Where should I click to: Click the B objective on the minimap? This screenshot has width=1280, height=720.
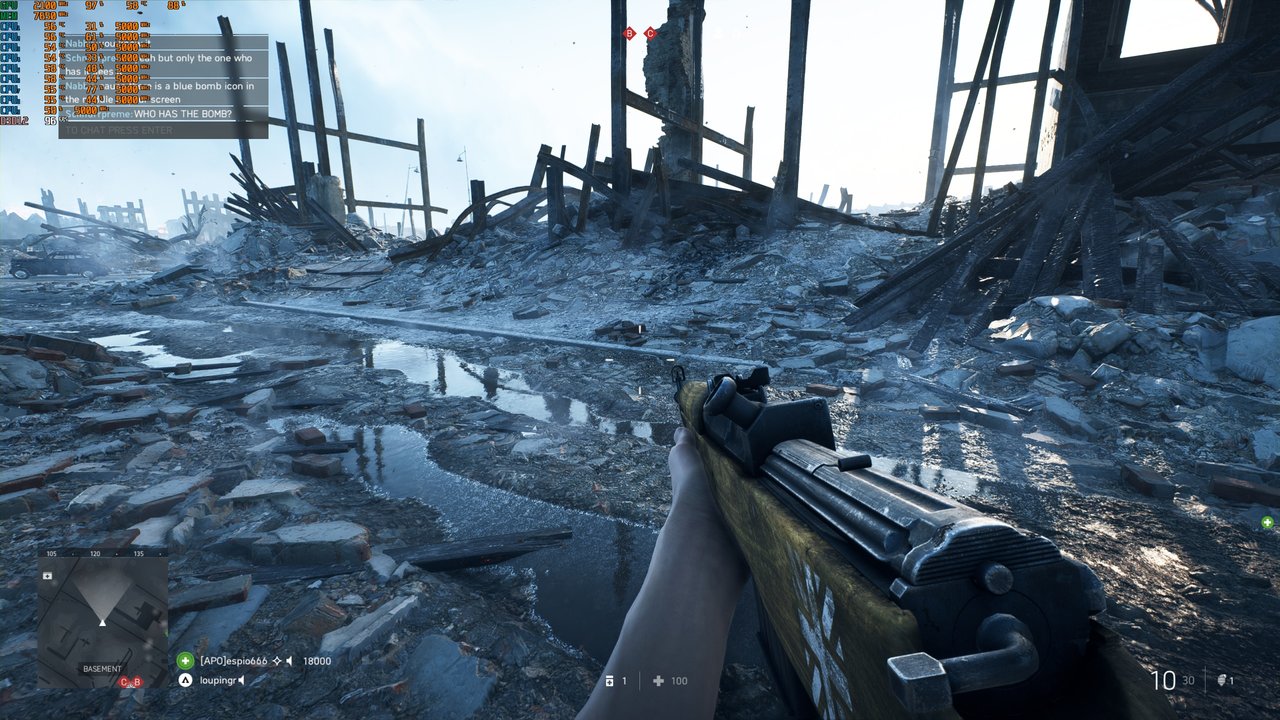(x=137, y=682)
